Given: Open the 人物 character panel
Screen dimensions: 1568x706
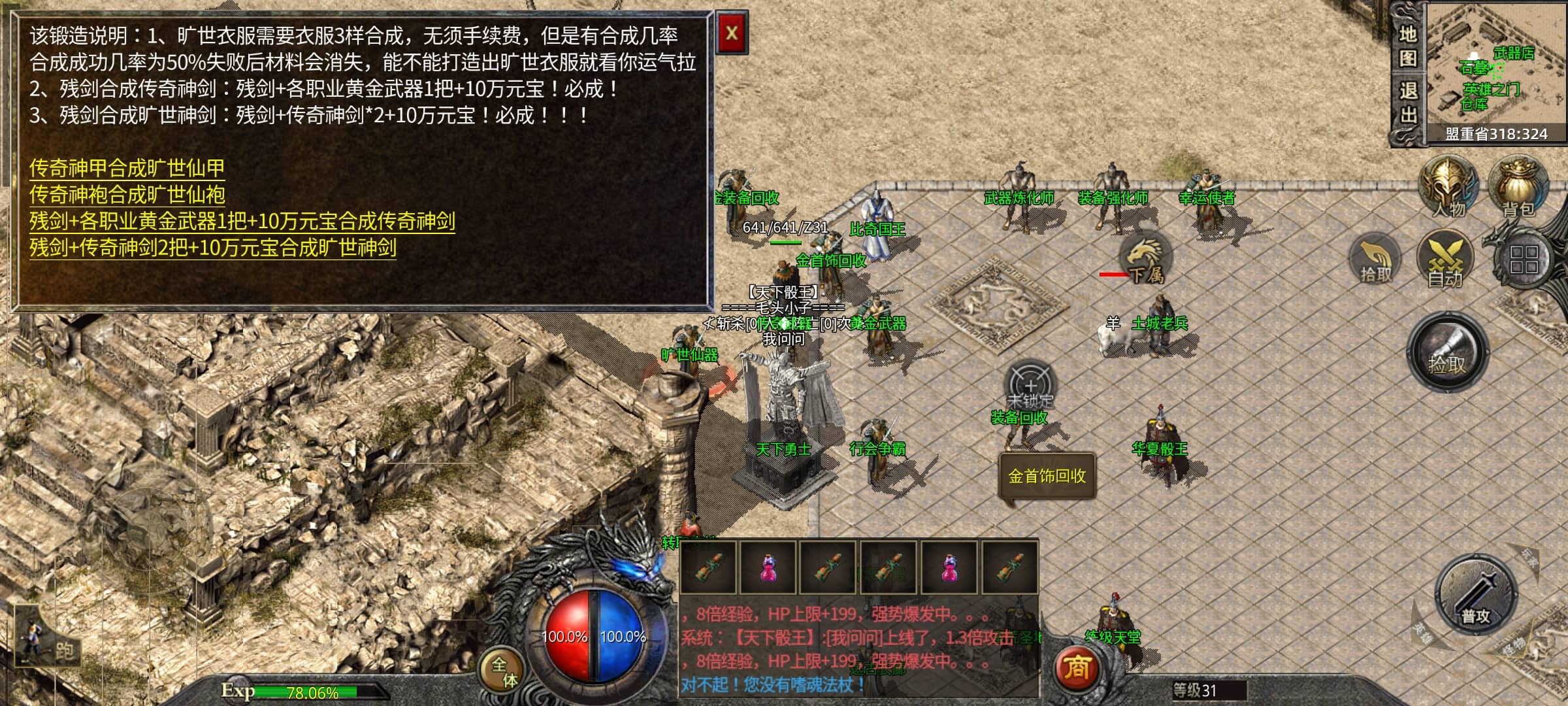Looking at the screenshot, I should (1448, 187).
